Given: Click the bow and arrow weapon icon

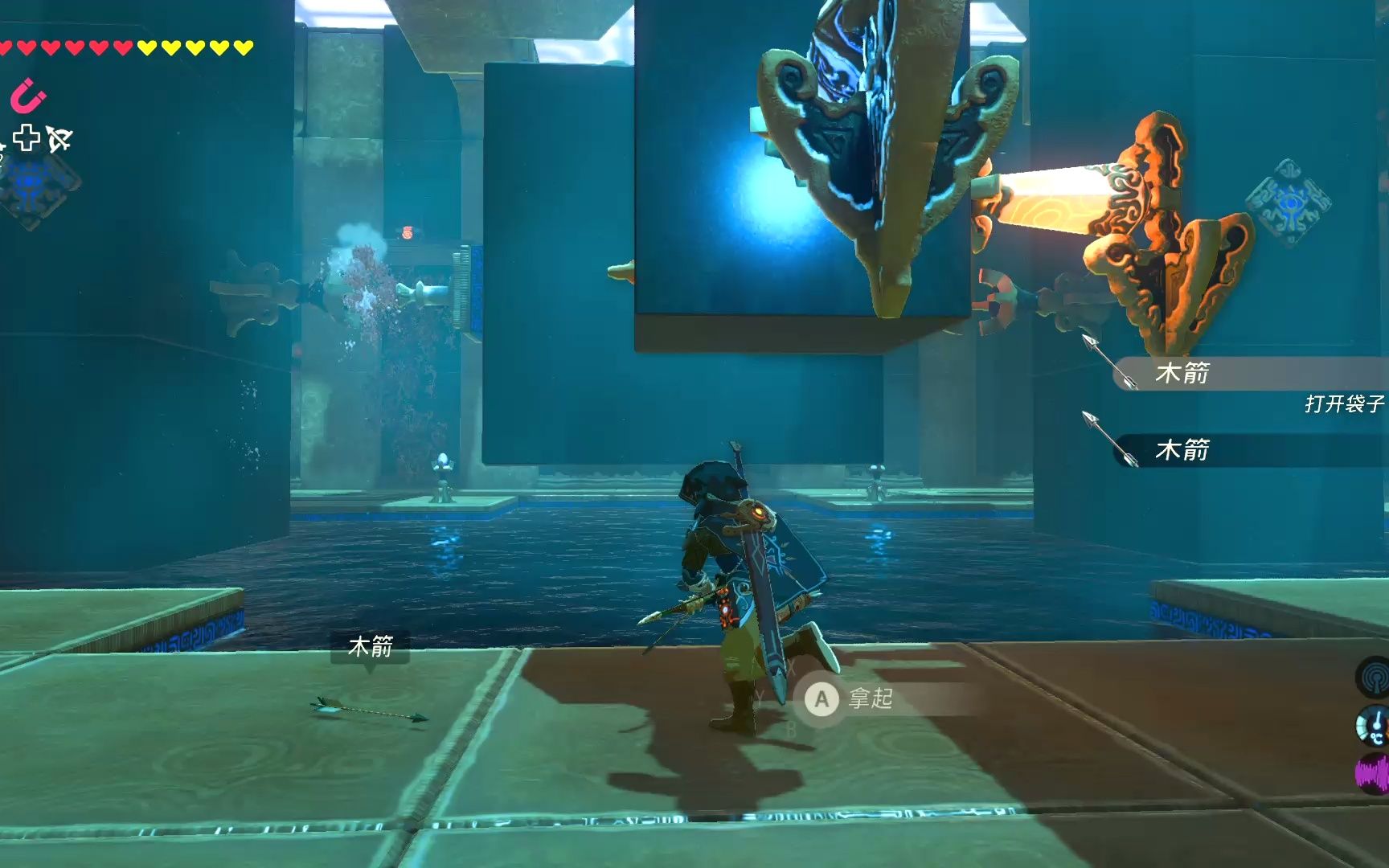Looking at the screenshot, I should pyautogui.click(x=56, y=138).
